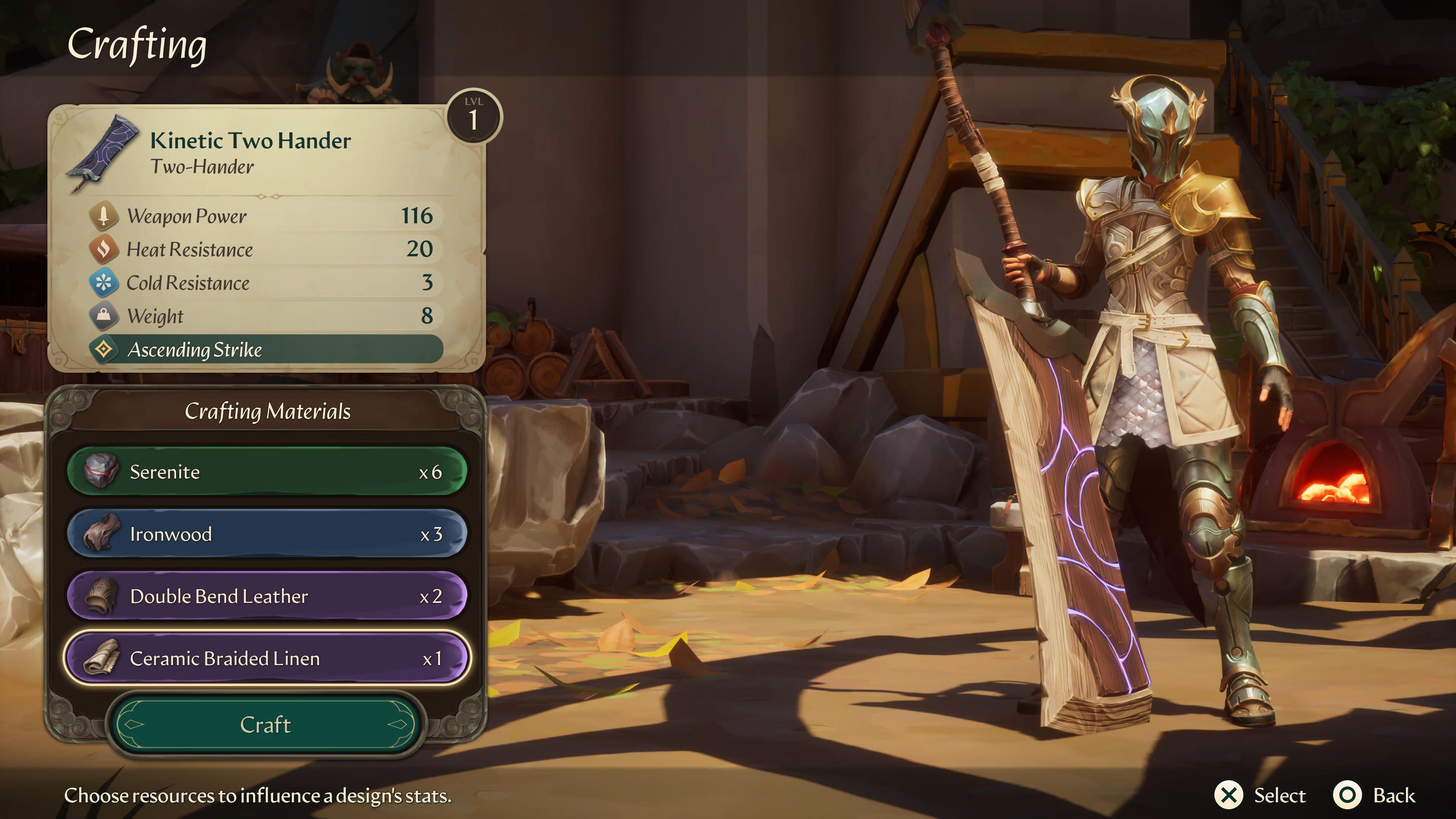Choose the Ironwood material row
The image size is (1456, 819).
tap(267, 534)
